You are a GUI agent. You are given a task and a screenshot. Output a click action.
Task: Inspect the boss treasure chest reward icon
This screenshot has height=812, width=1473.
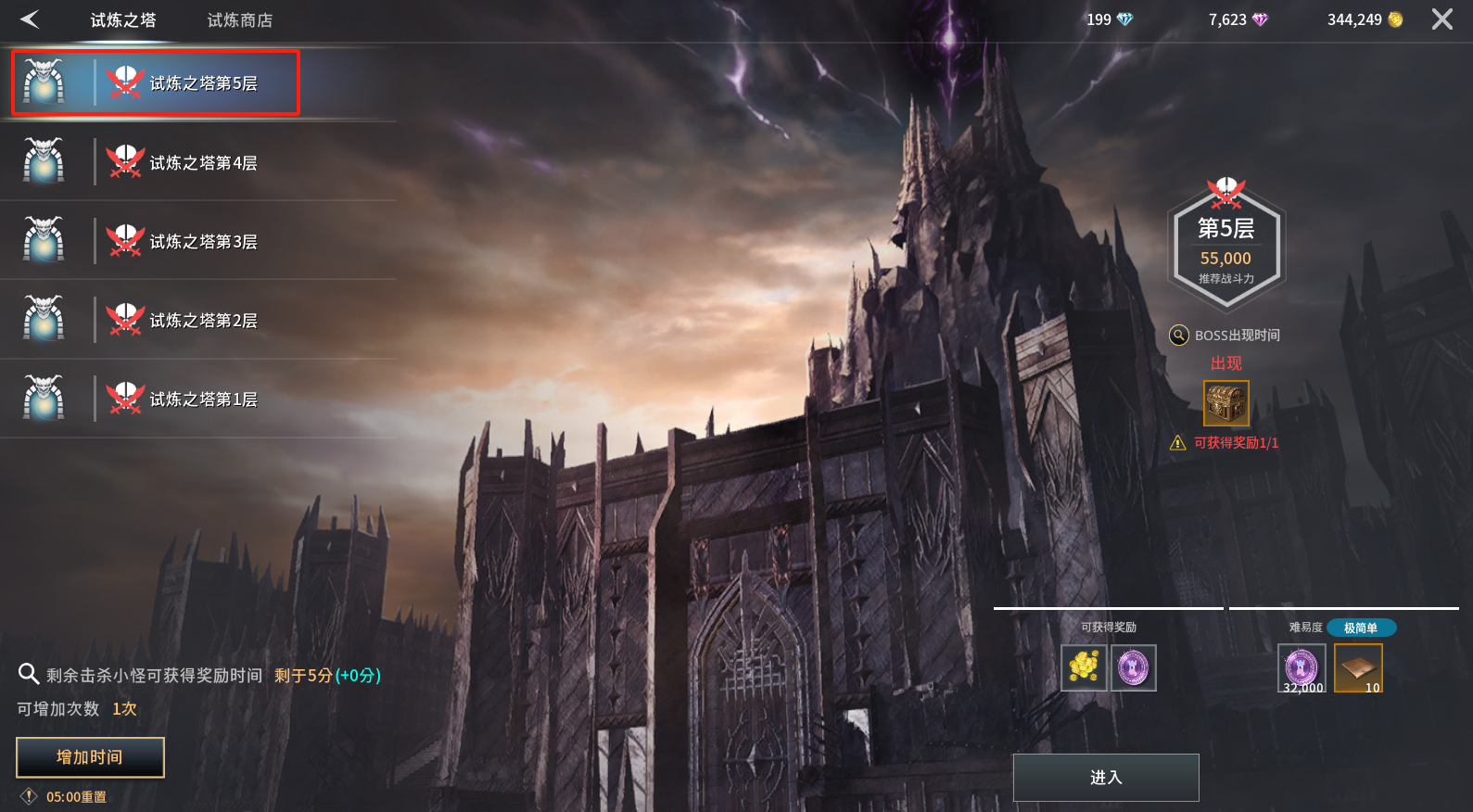pyautogui.click(x=1225, y=403)
